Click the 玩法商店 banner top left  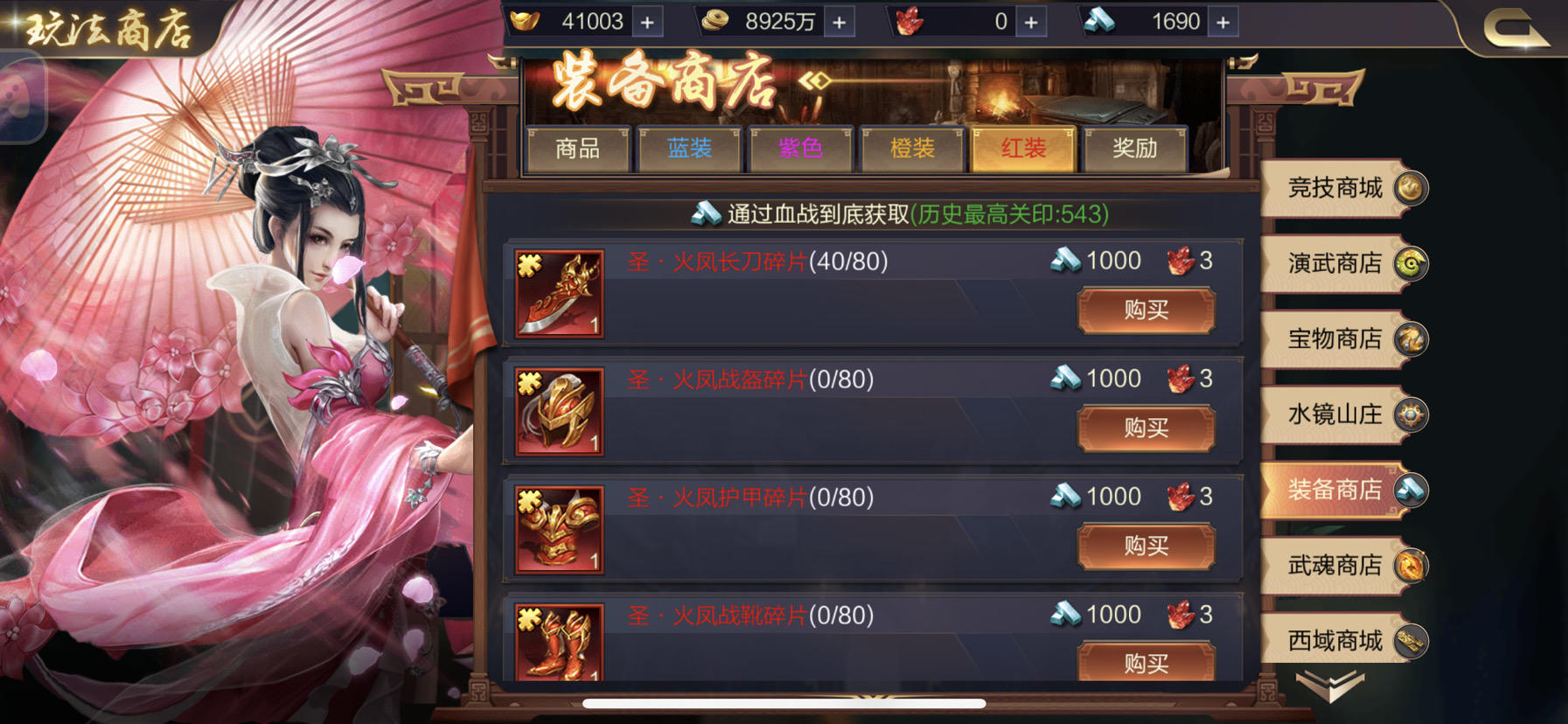(x=105, y=26)
